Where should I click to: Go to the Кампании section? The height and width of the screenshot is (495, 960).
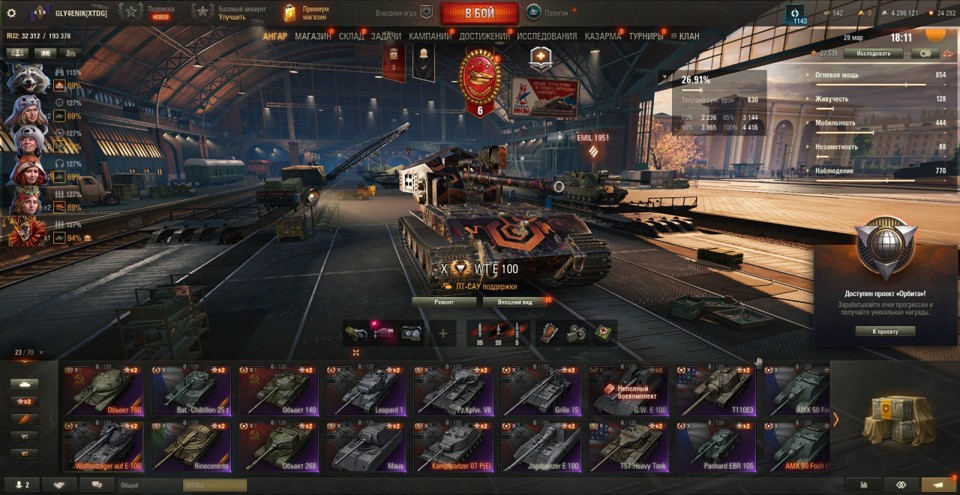[430, 36]
